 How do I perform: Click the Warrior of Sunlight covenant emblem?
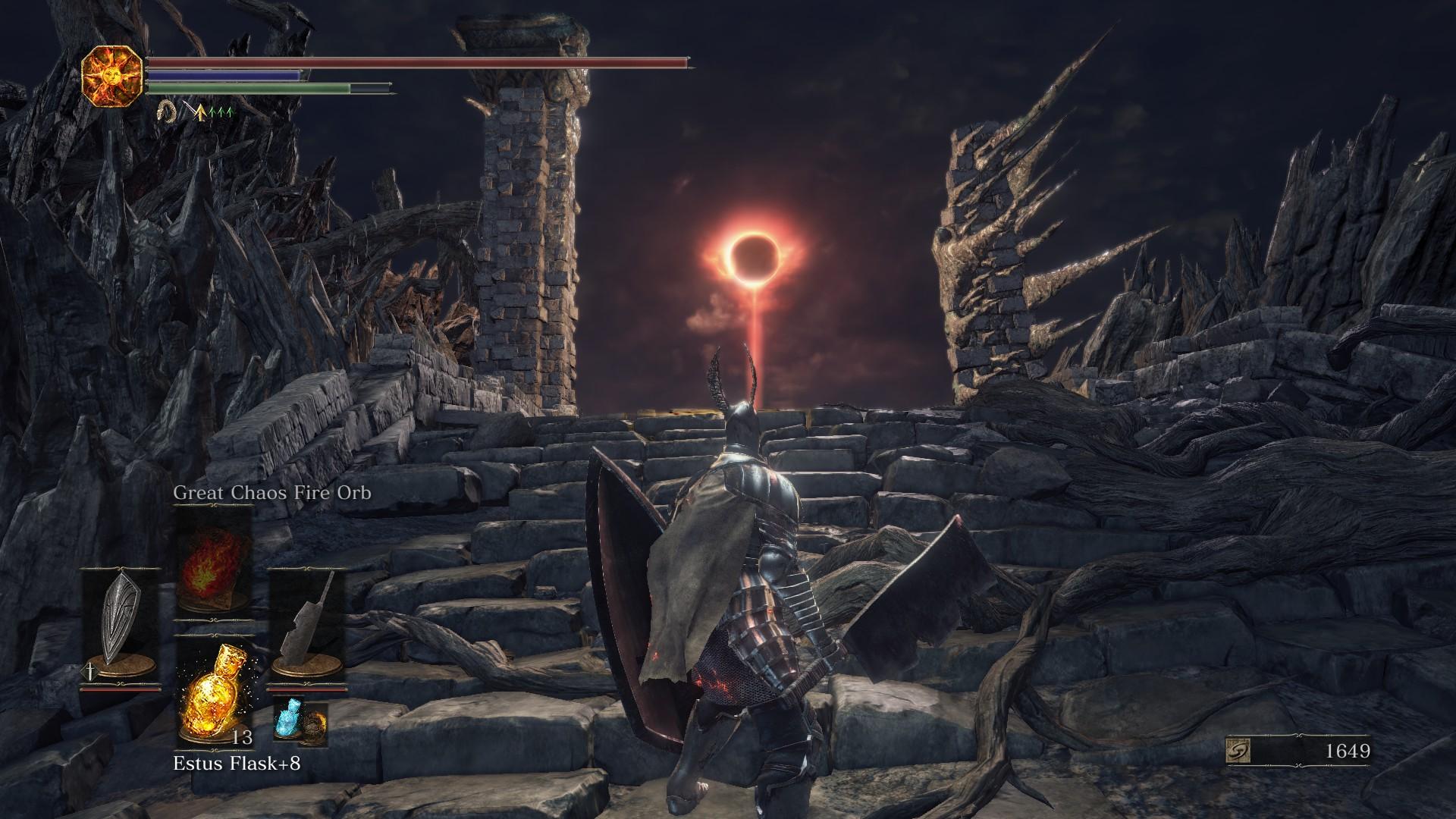[112, 75]
